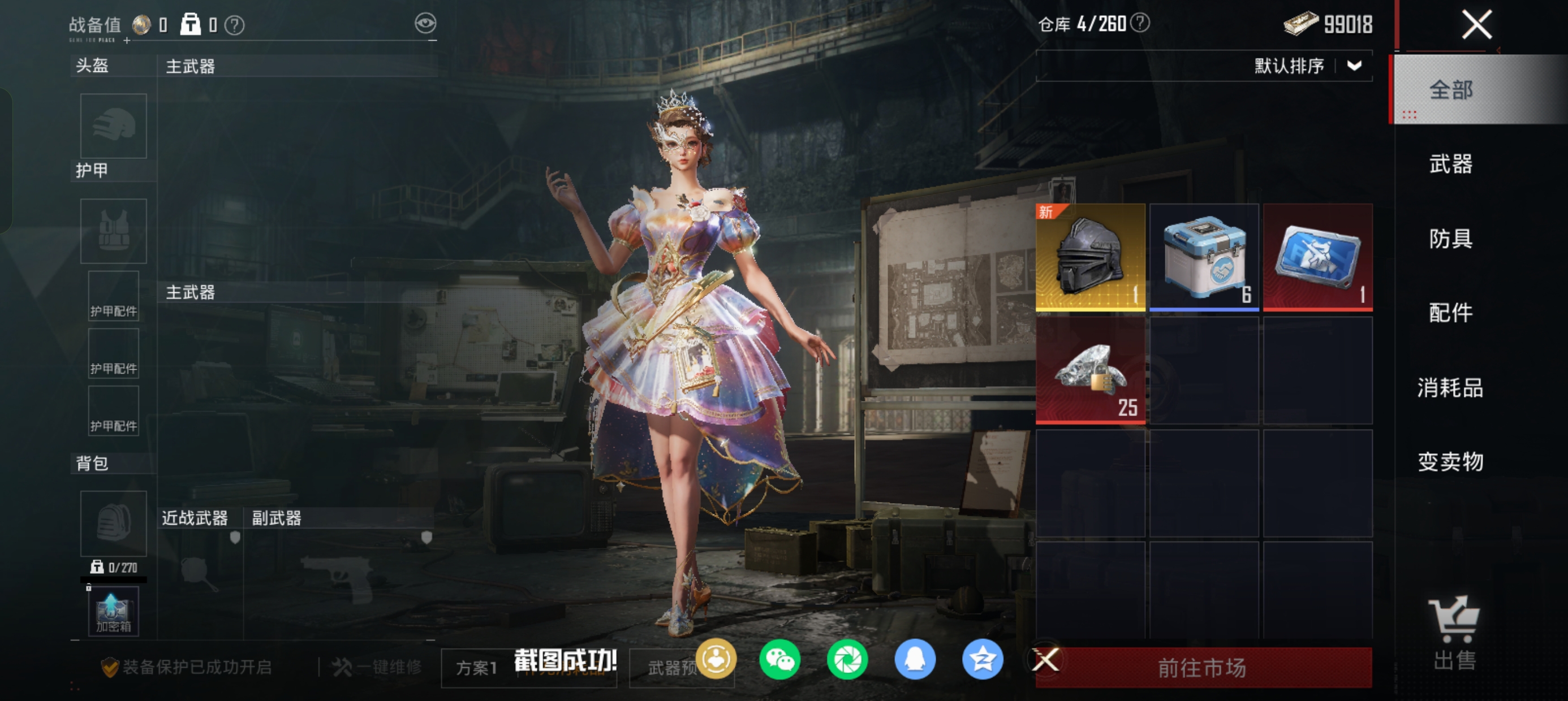Select the new helmet item slot
The image size is (1568, 701).
pos(1090,257)
